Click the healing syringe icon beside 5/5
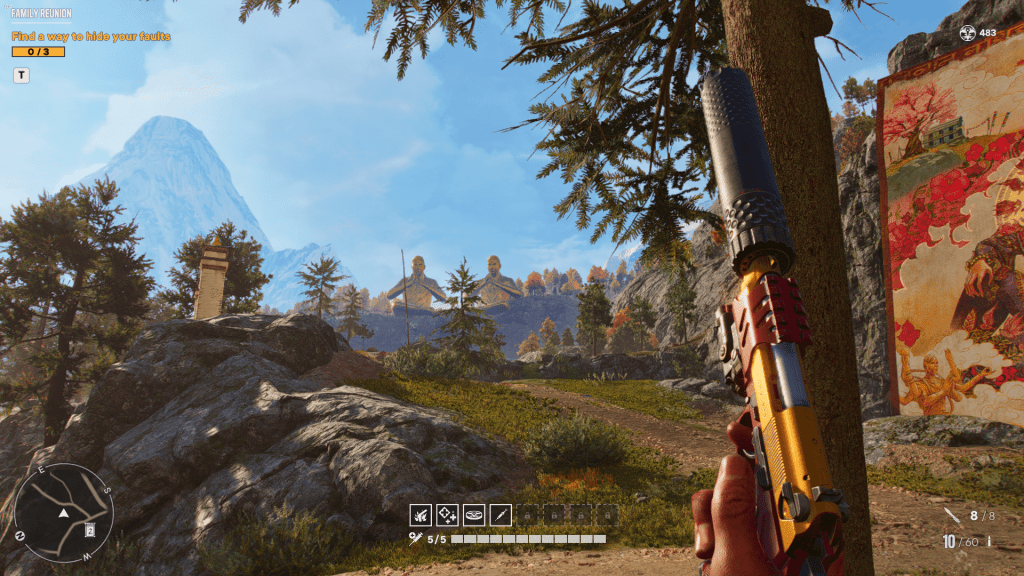Screen dimensions: 1024x576 click(416, 539)
